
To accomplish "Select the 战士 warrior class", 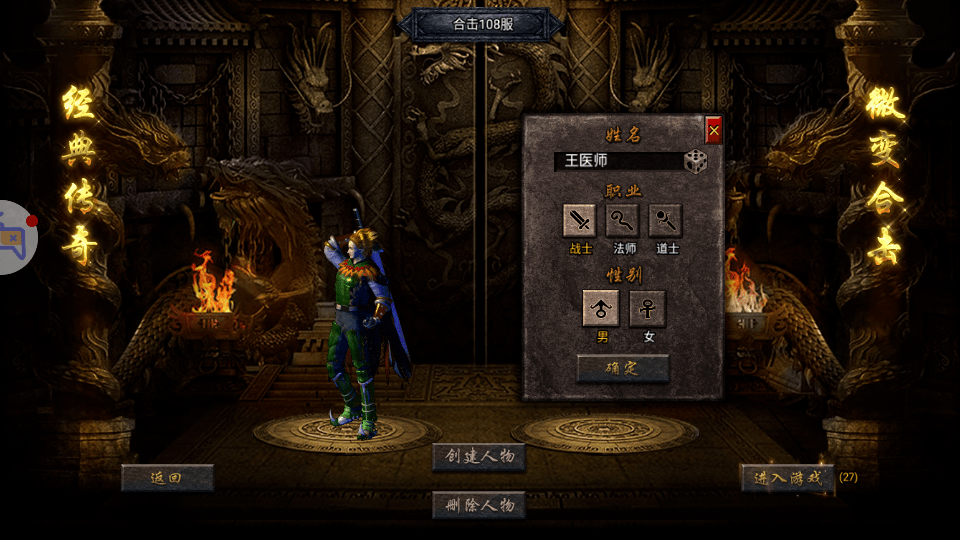I will point(580,220).
